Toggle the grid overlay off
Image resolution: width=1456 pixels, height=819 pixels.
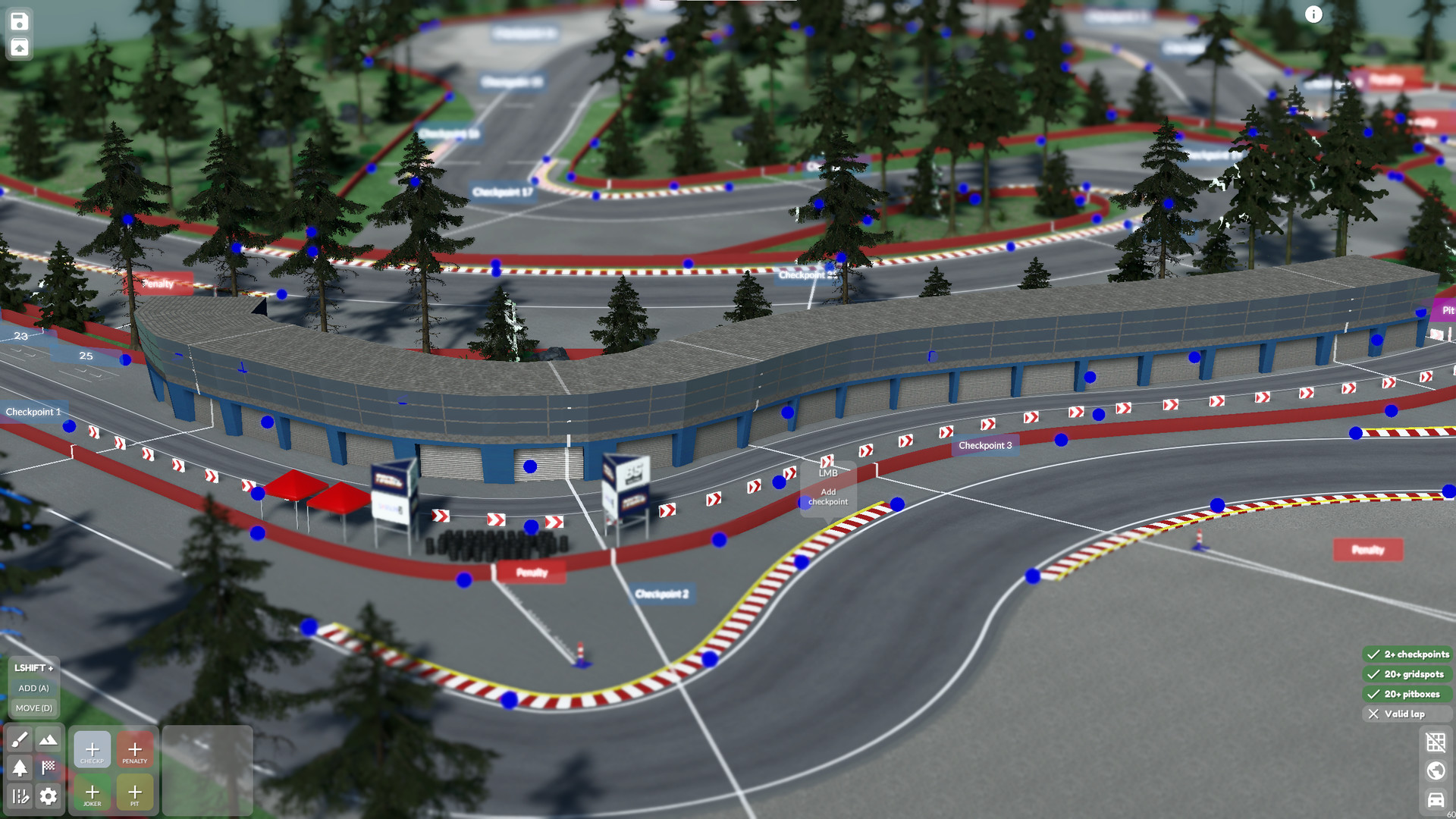tap(1436, 742)
